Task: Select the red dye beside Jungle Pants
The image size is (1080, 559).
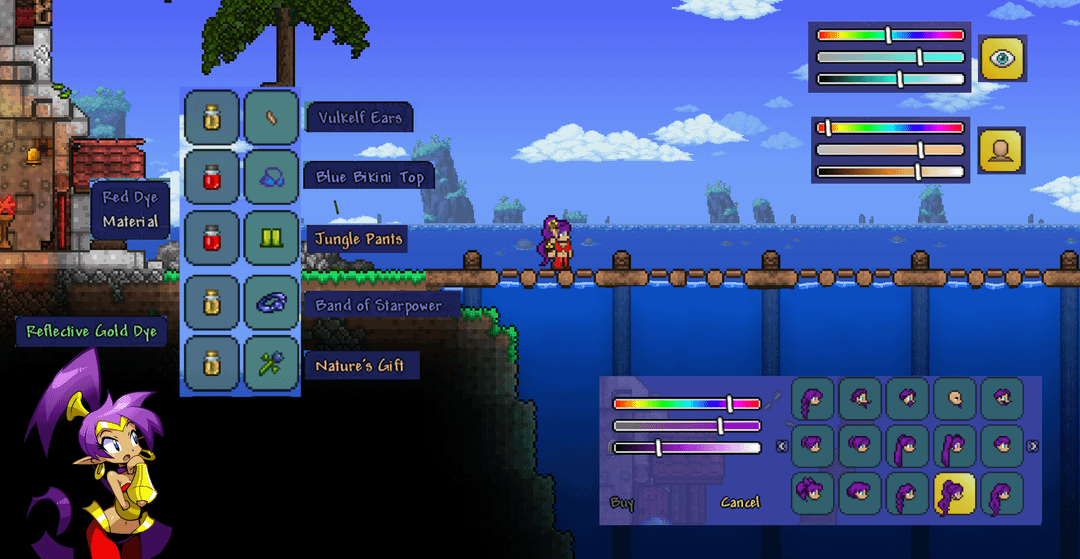Action: pyautogui.click(x=211, y=239)
